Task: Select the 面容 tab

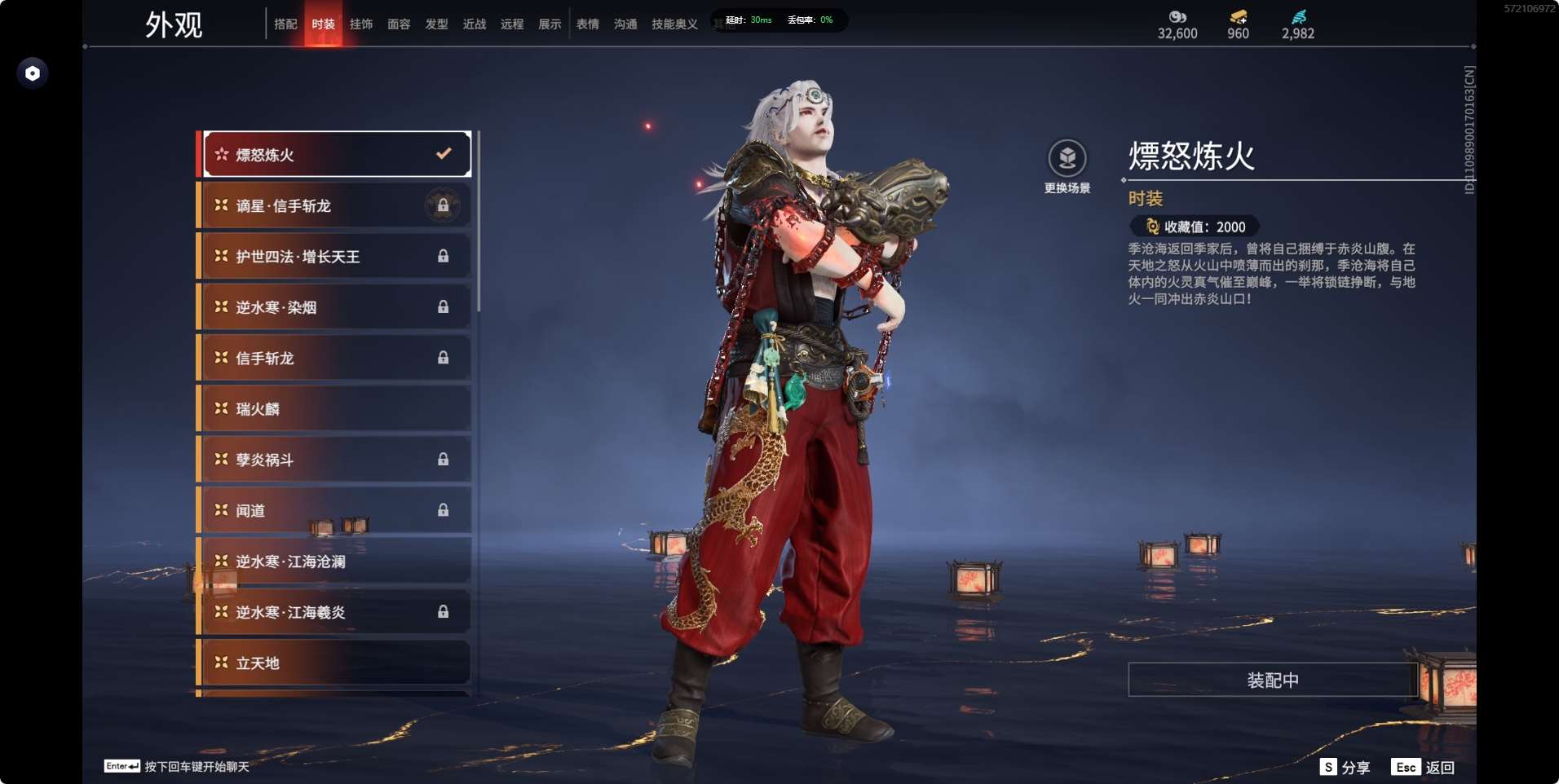Action: click(x=399, y=24)
